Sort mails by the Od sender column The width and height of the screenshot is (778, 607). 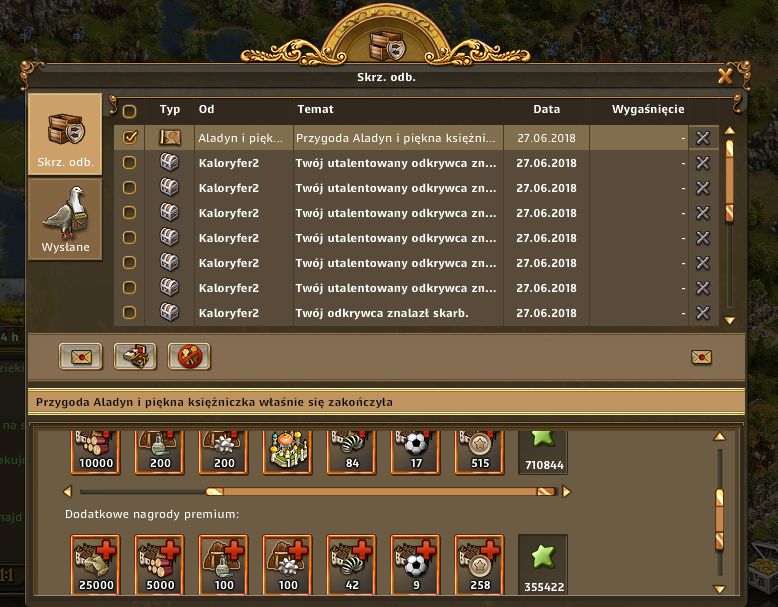(x=207, y=109)
